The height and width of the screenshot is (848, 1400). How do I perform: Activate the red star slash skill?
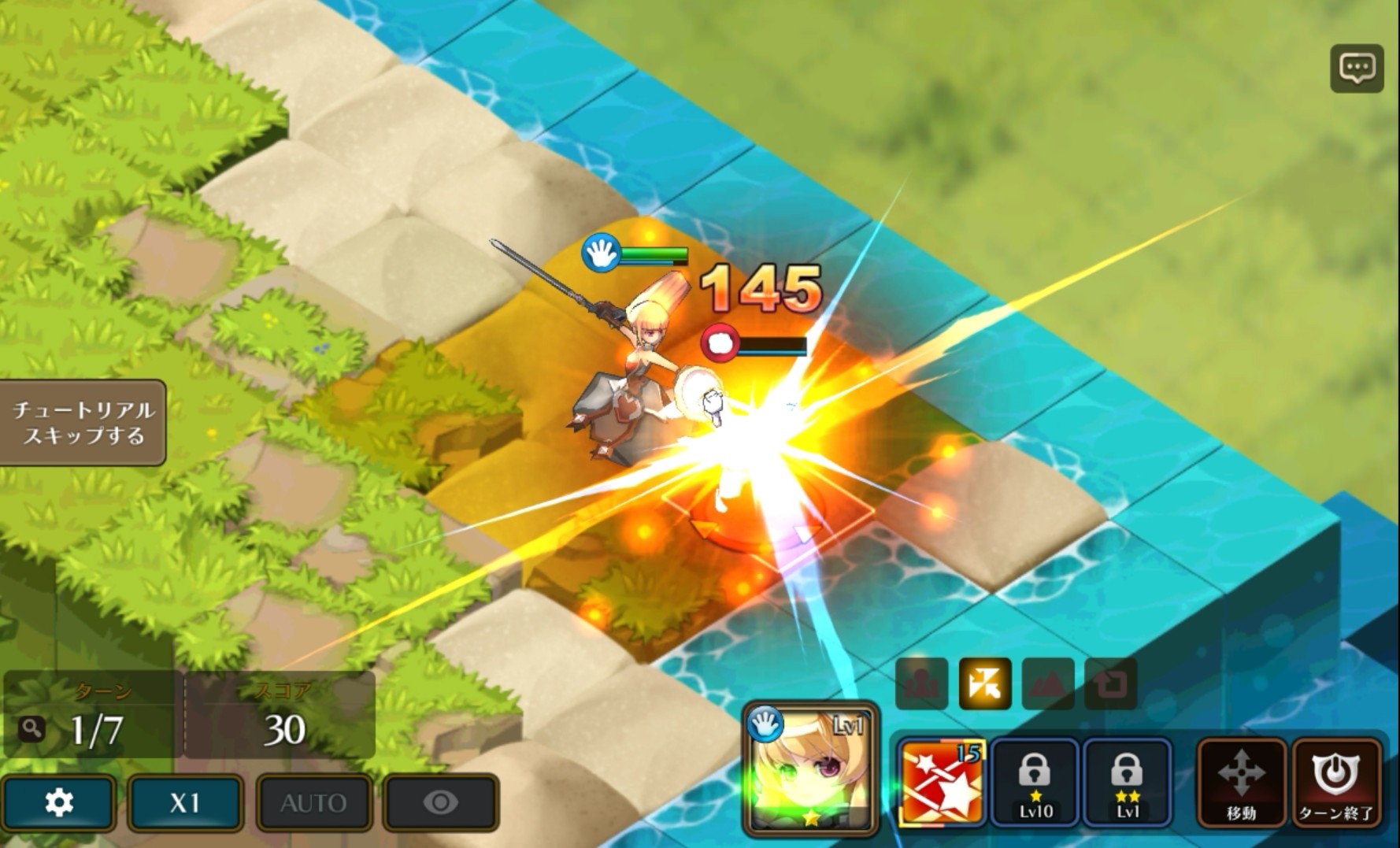pyautogui.click(x=941, y=782)
